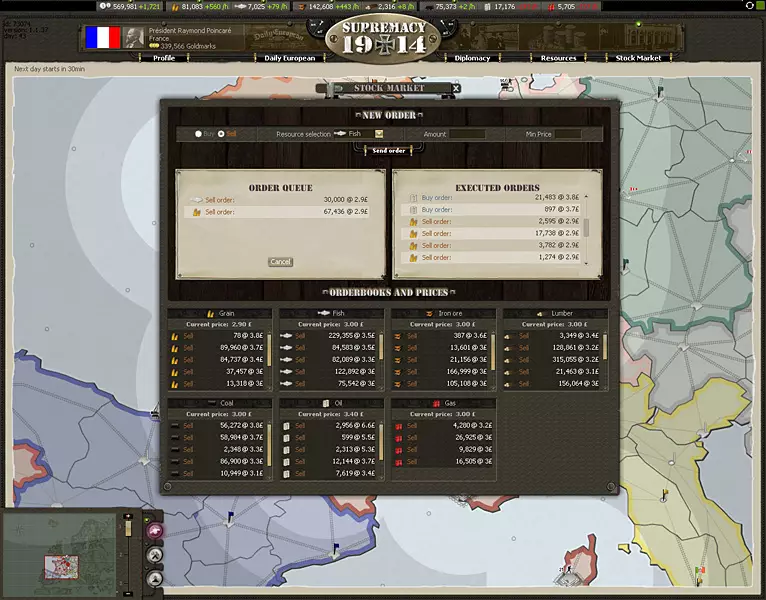Viewport: 766px width, 600px height.
Task: Open the Resources menu
Action: (x=558, y=58)
